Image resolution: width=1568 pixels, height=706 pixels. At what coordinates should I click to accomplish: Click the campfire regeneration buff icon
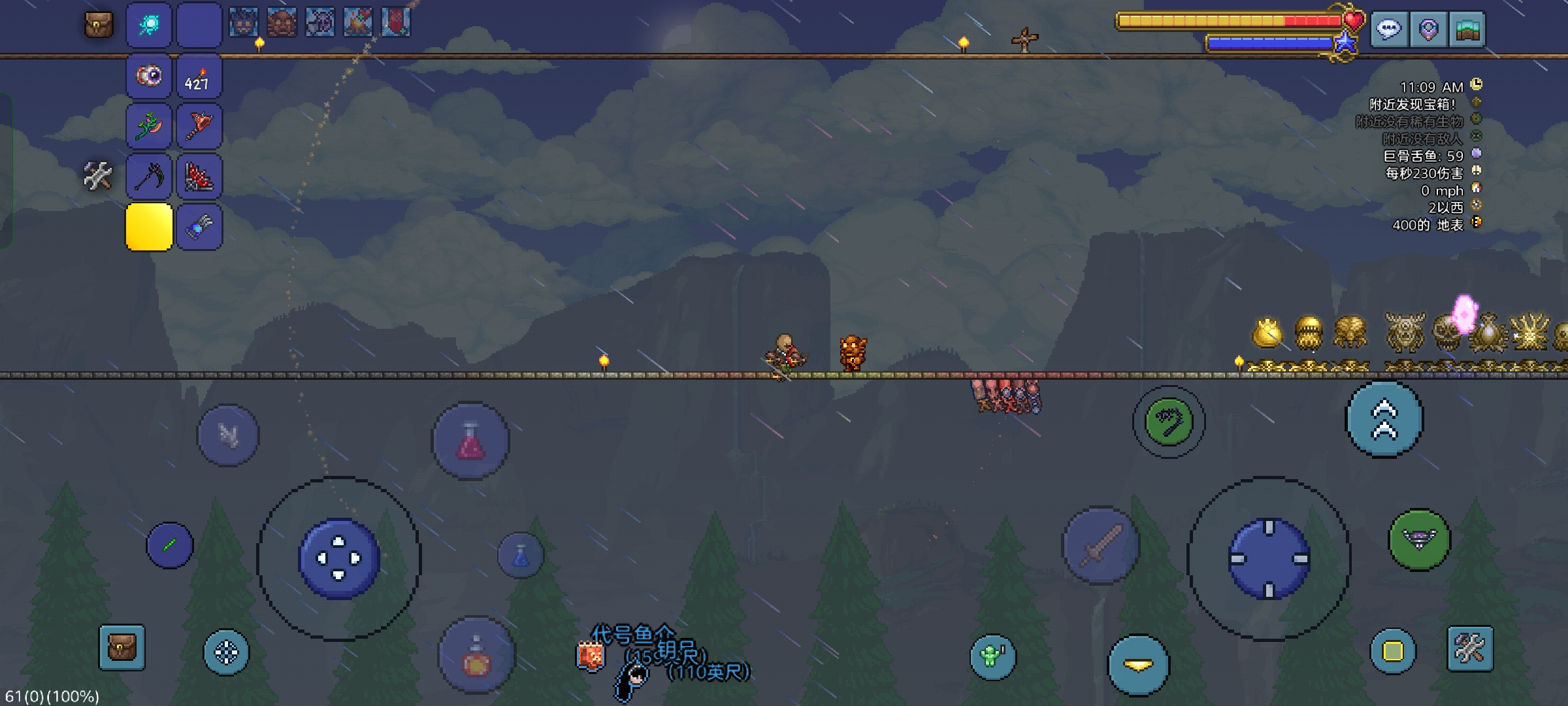click(358, 23)
